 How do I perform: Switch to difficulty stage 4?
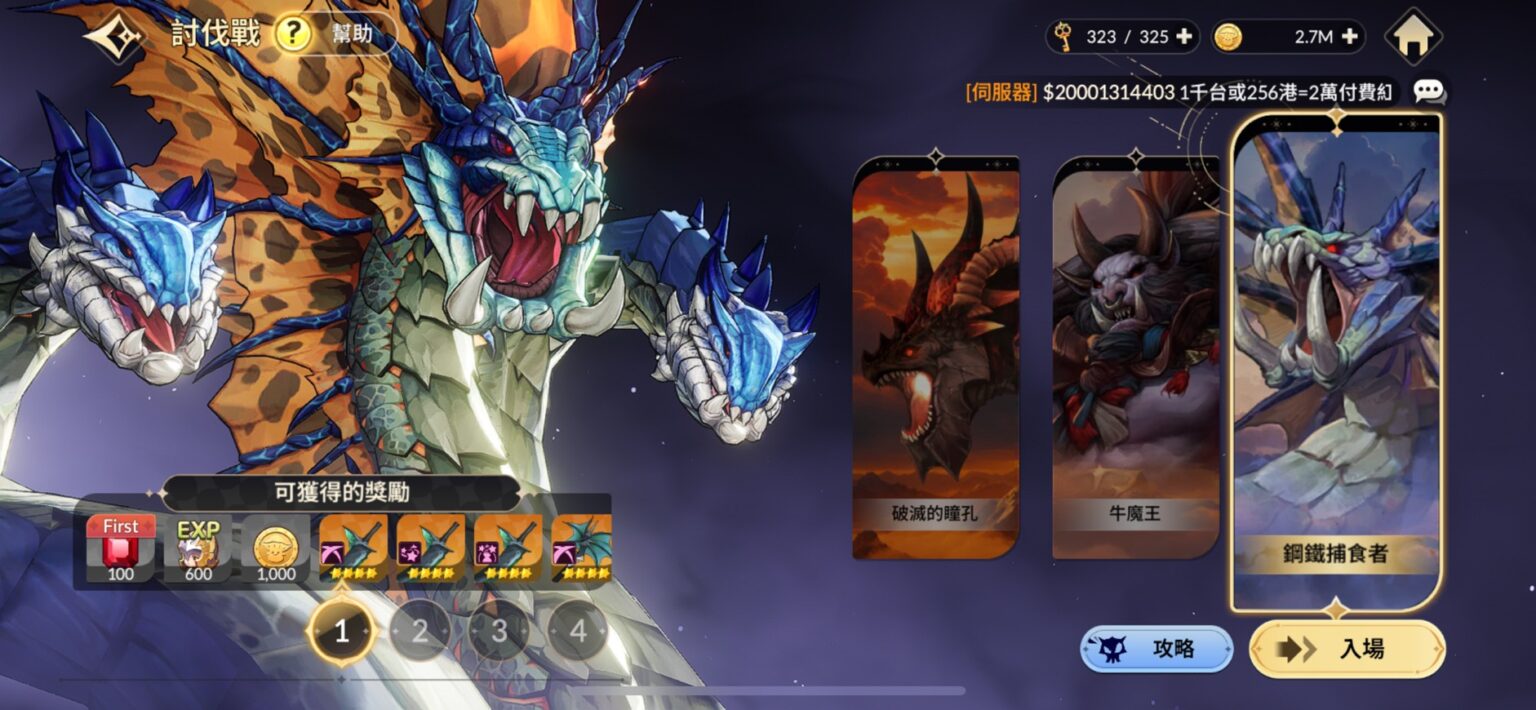[x=578, y=631]
